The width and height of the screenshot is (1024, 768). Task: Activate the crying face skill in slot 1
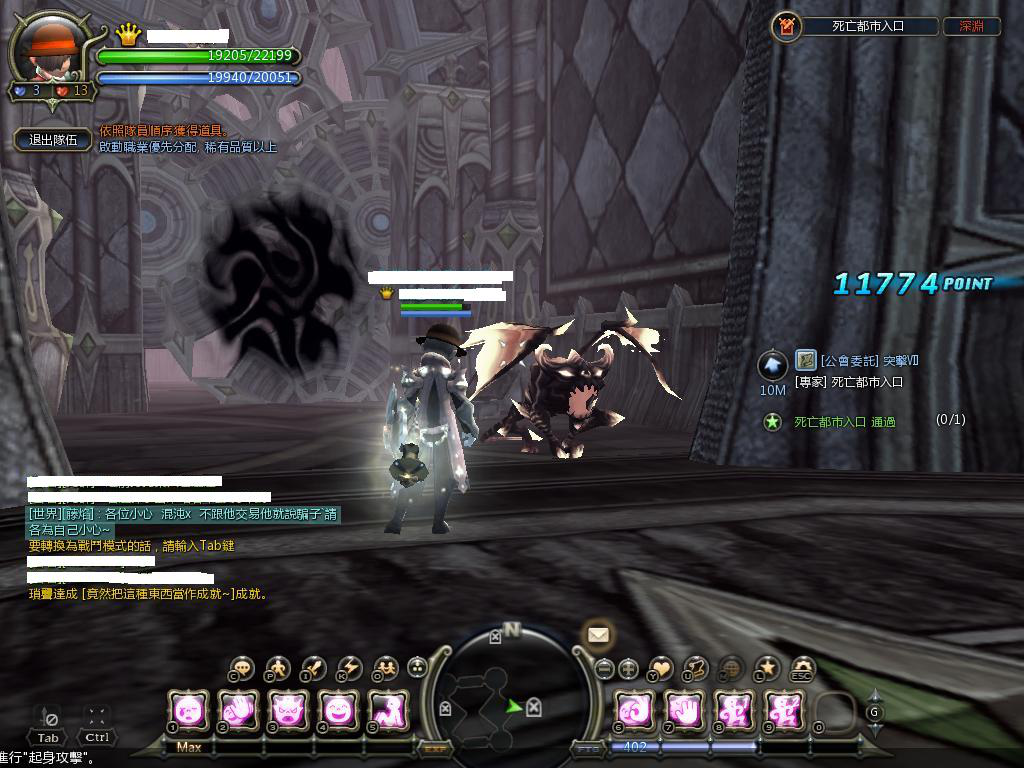point(188,711)
